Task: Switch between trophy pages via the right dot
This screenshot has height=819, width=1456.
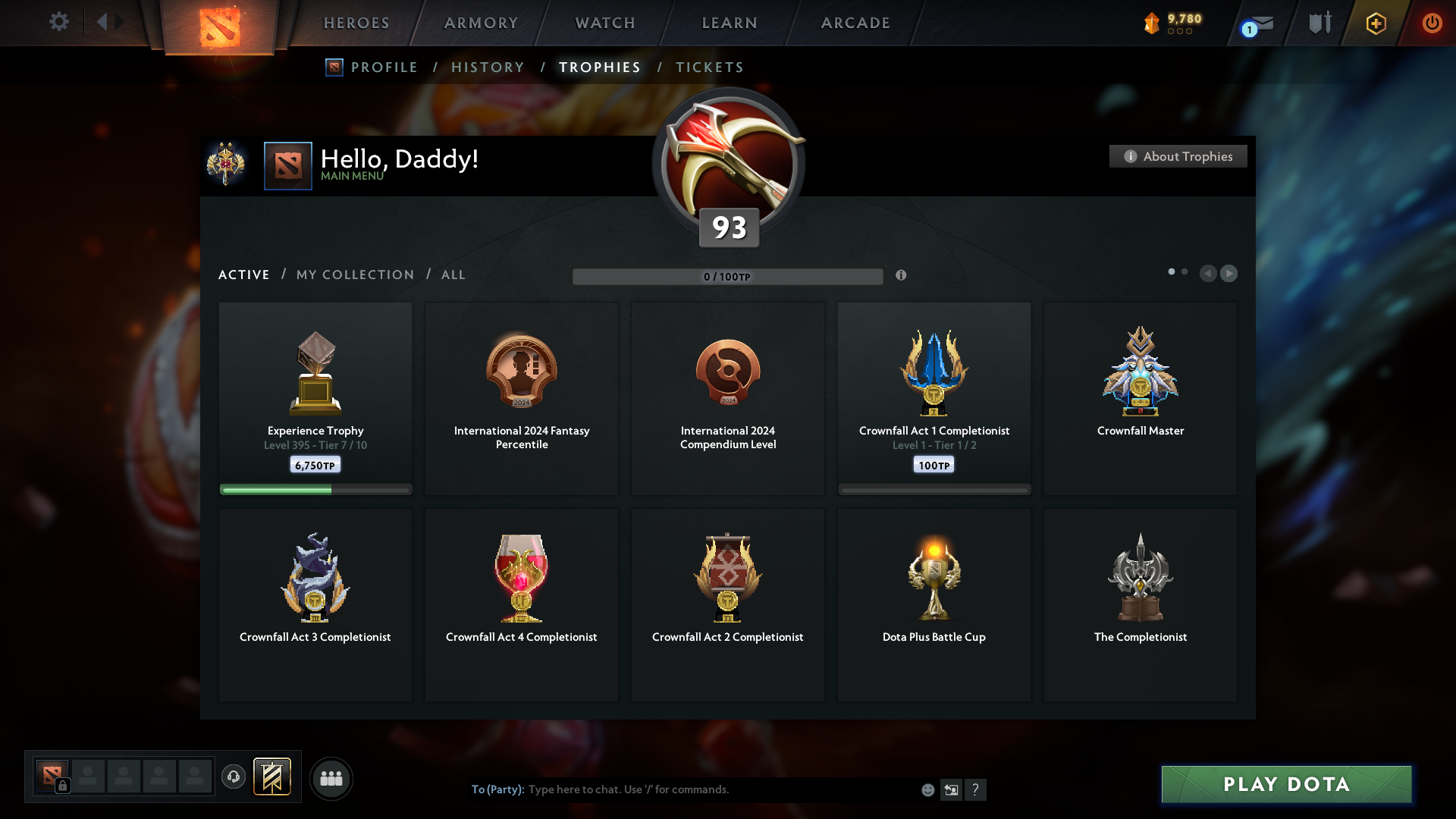Action: 1185,271
